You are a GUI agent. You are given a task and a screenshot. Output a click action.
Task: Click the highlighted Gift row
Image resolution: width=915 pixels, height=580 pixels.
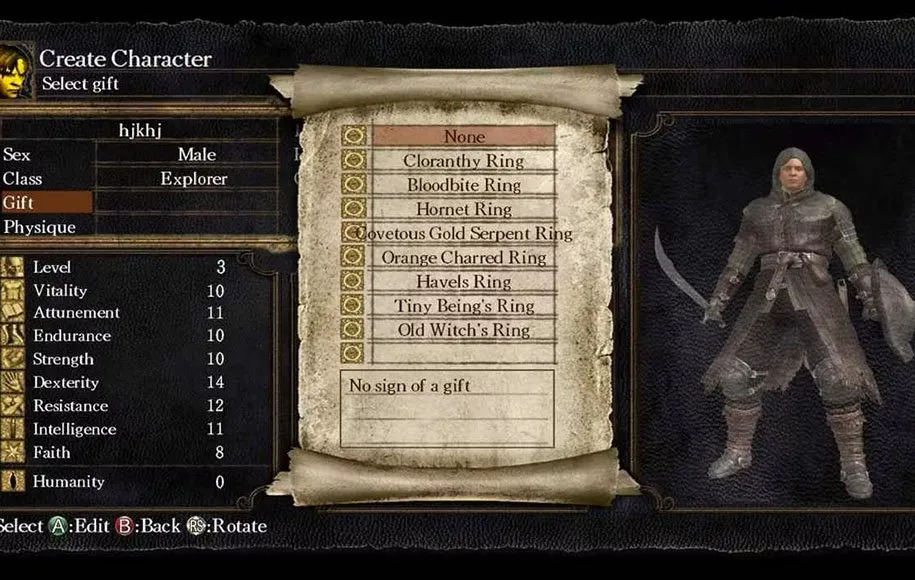[x=47, y=203]
